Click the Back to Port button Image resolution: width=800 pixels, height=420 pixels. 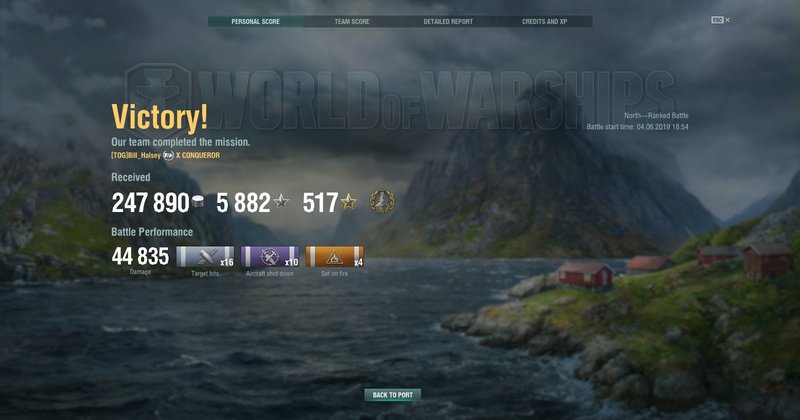tap(392, 395)
